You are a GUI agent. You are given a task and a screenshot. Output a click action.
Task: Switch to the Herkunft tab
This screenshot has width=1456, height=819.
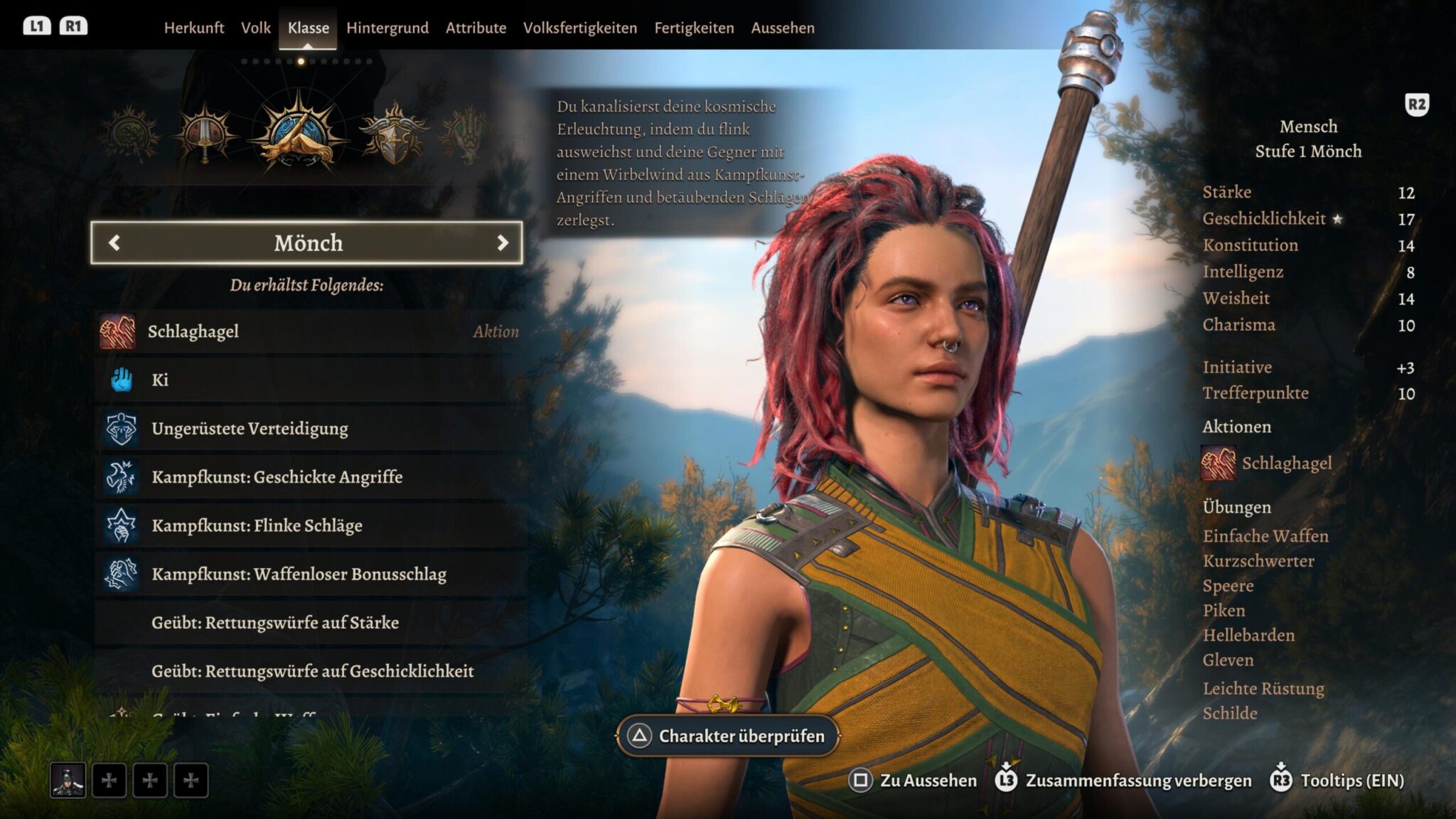(x=193, y=28)
